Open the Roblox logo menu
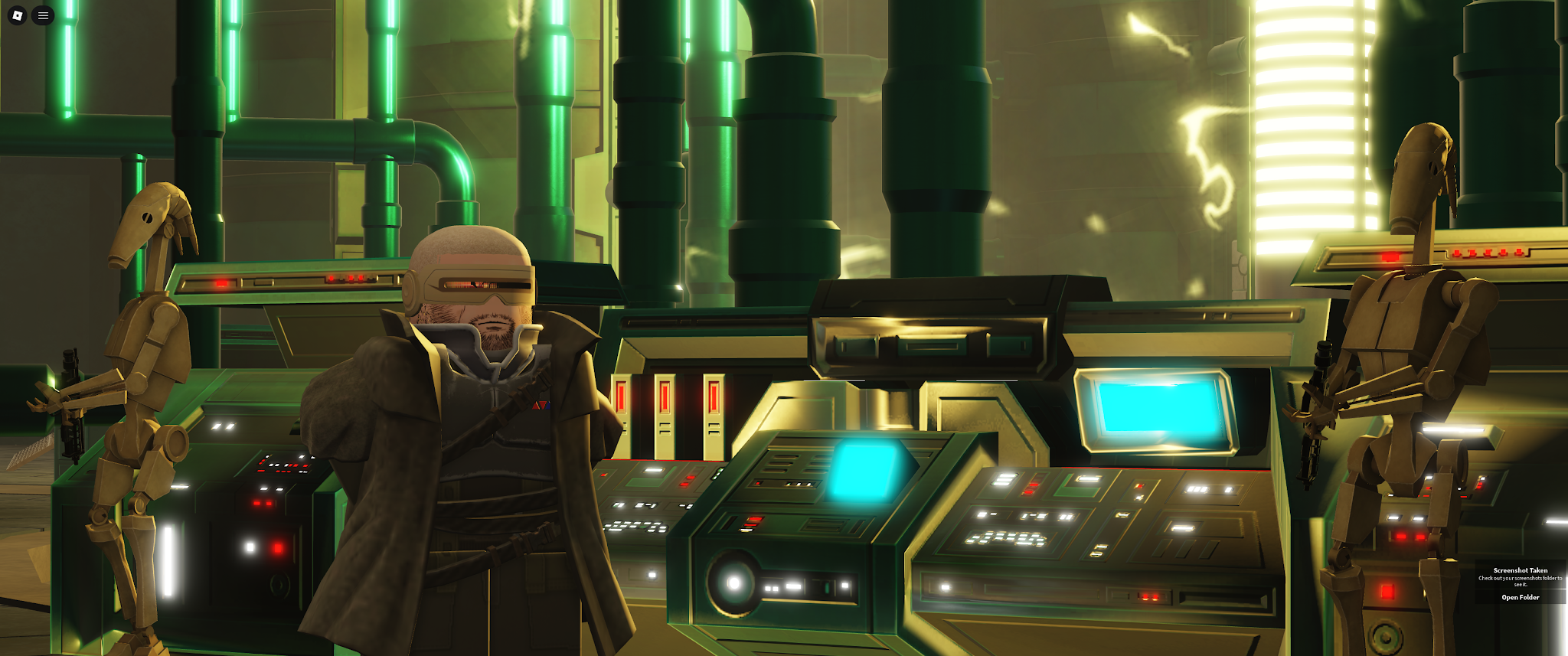The image size is (1568, 656). 17,15
